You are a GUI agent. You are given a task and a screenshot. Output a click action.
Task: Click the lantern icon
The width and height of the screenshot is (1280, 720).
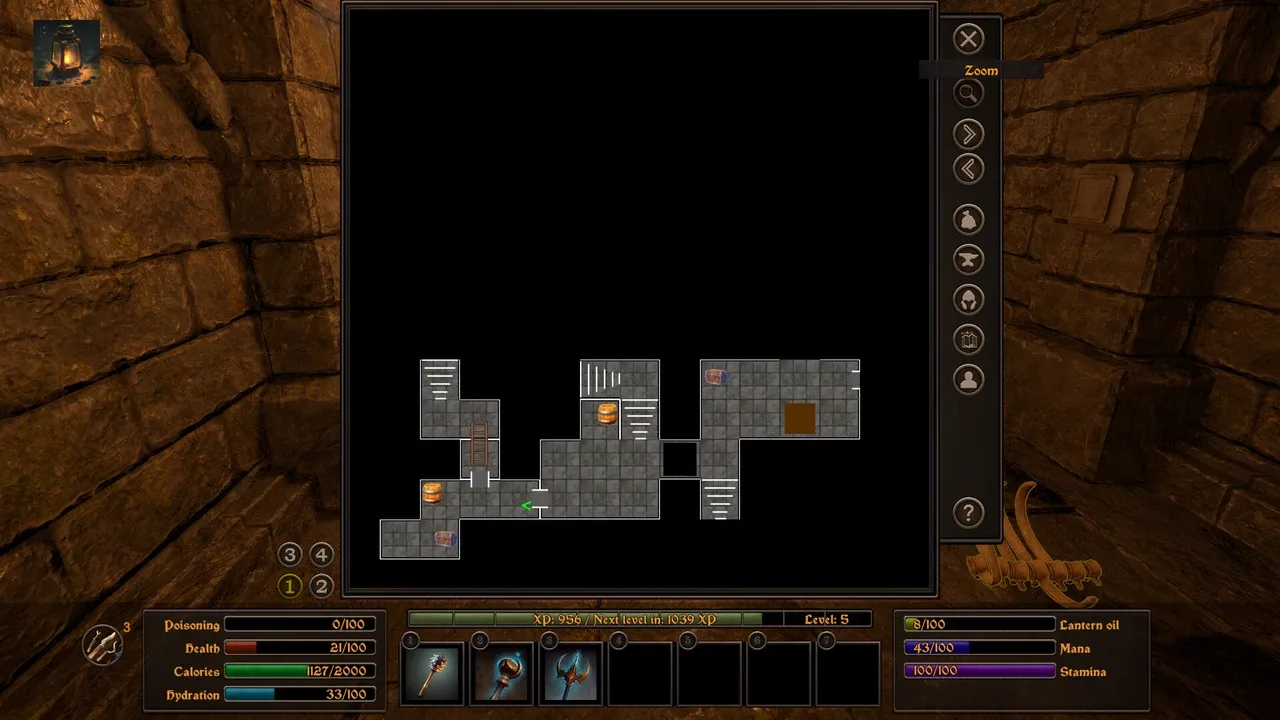point(66,52)
